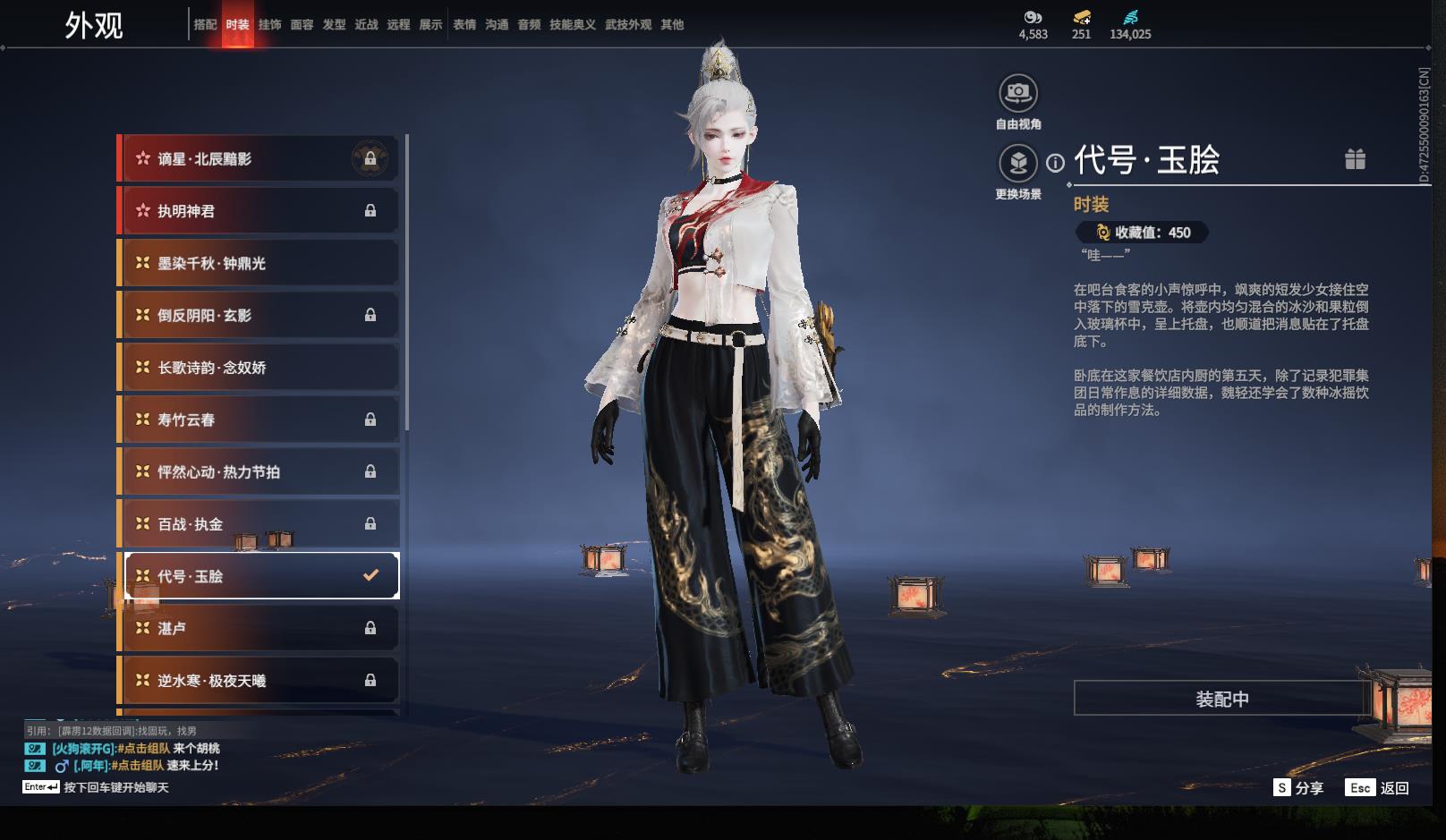Select the 倒反阴阳·玄影 outfit

click(259, 315)
